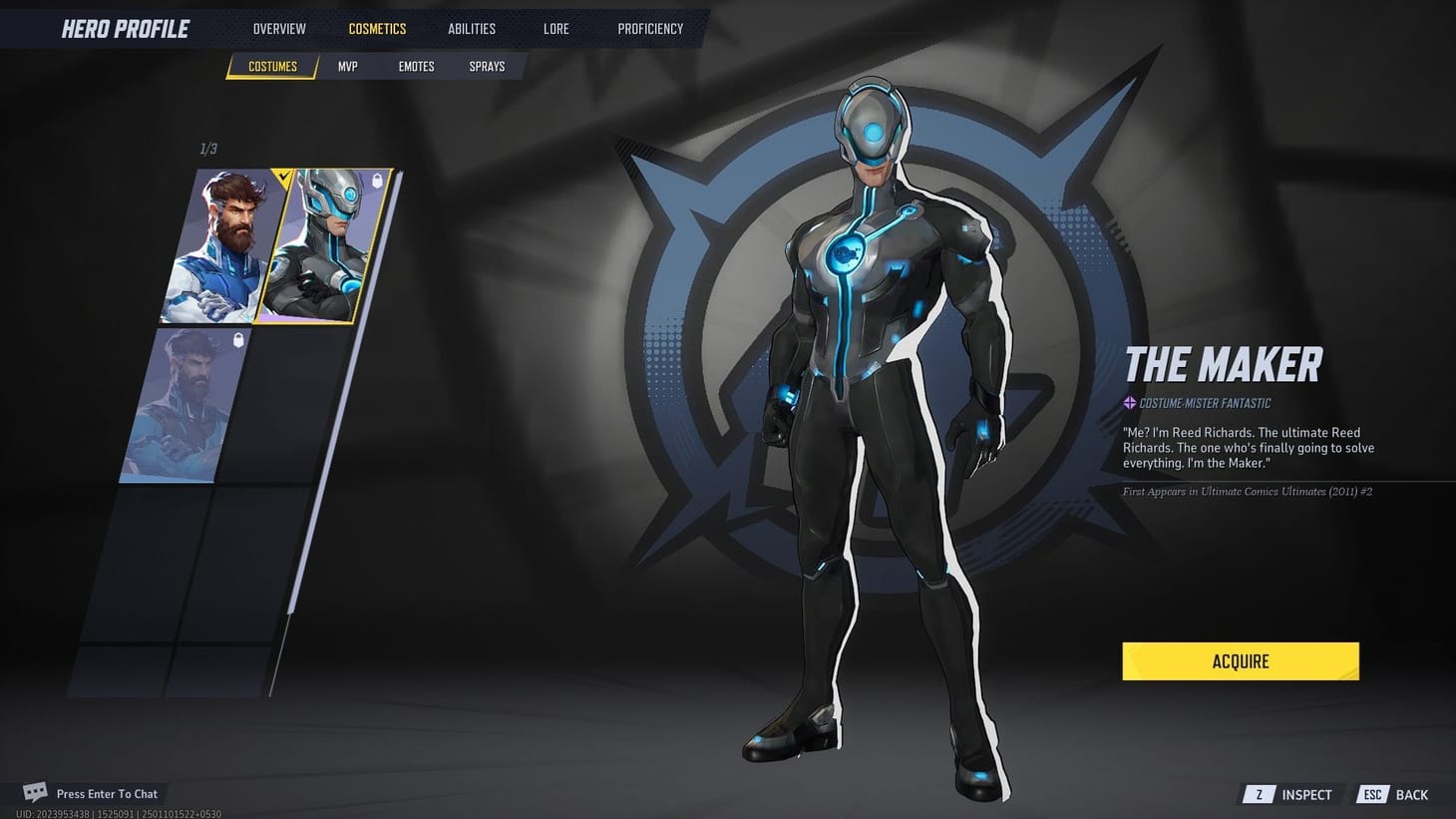The width and height of the screenshot is (1456, 819).
Task: Click the chat bubble icon near Press Enter To Chat
Action: [33, 791]
